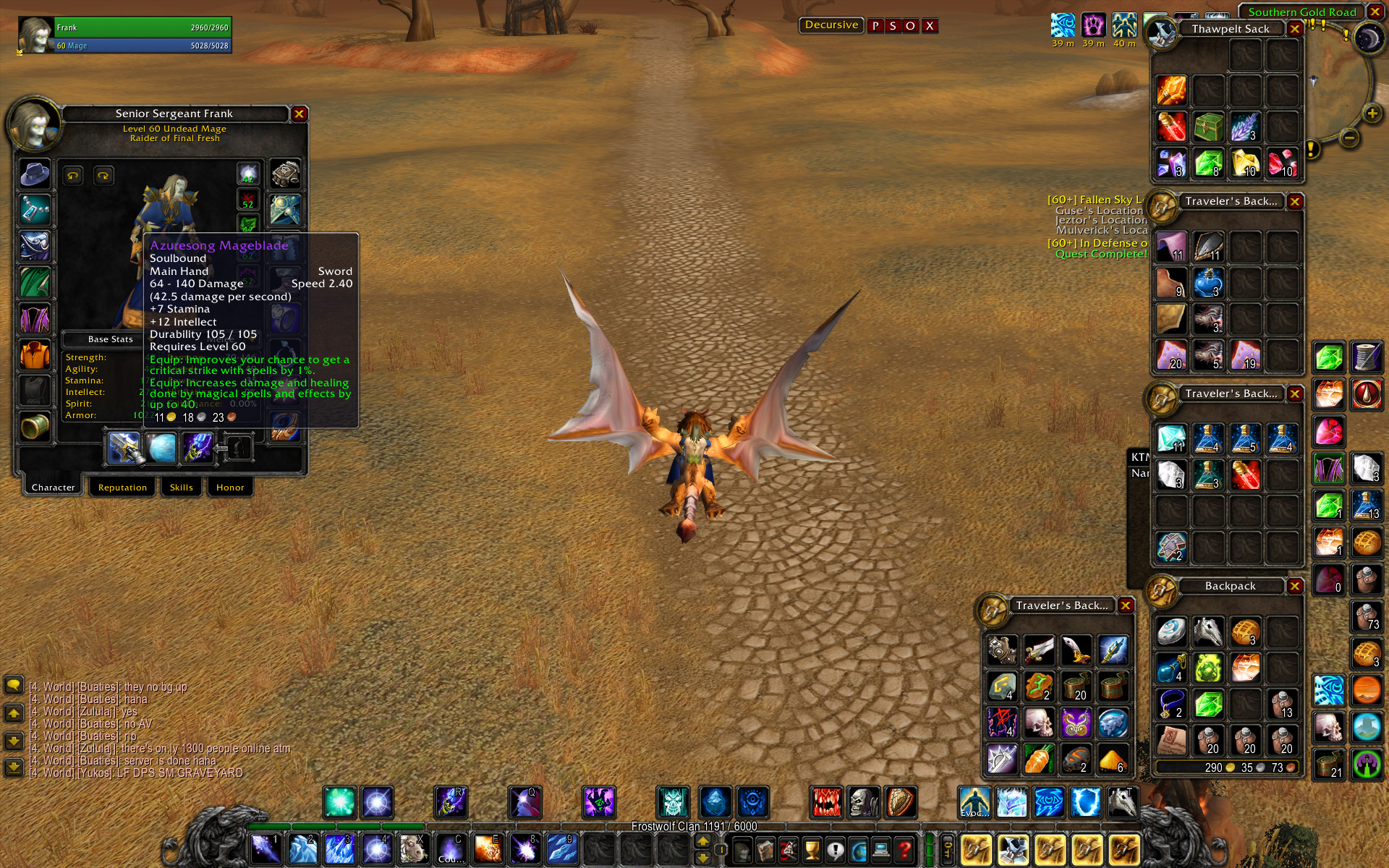Viewport: 1389px width, 868px height.
Task: Select the orange shirt equipment slot
Action: point(35,354)
